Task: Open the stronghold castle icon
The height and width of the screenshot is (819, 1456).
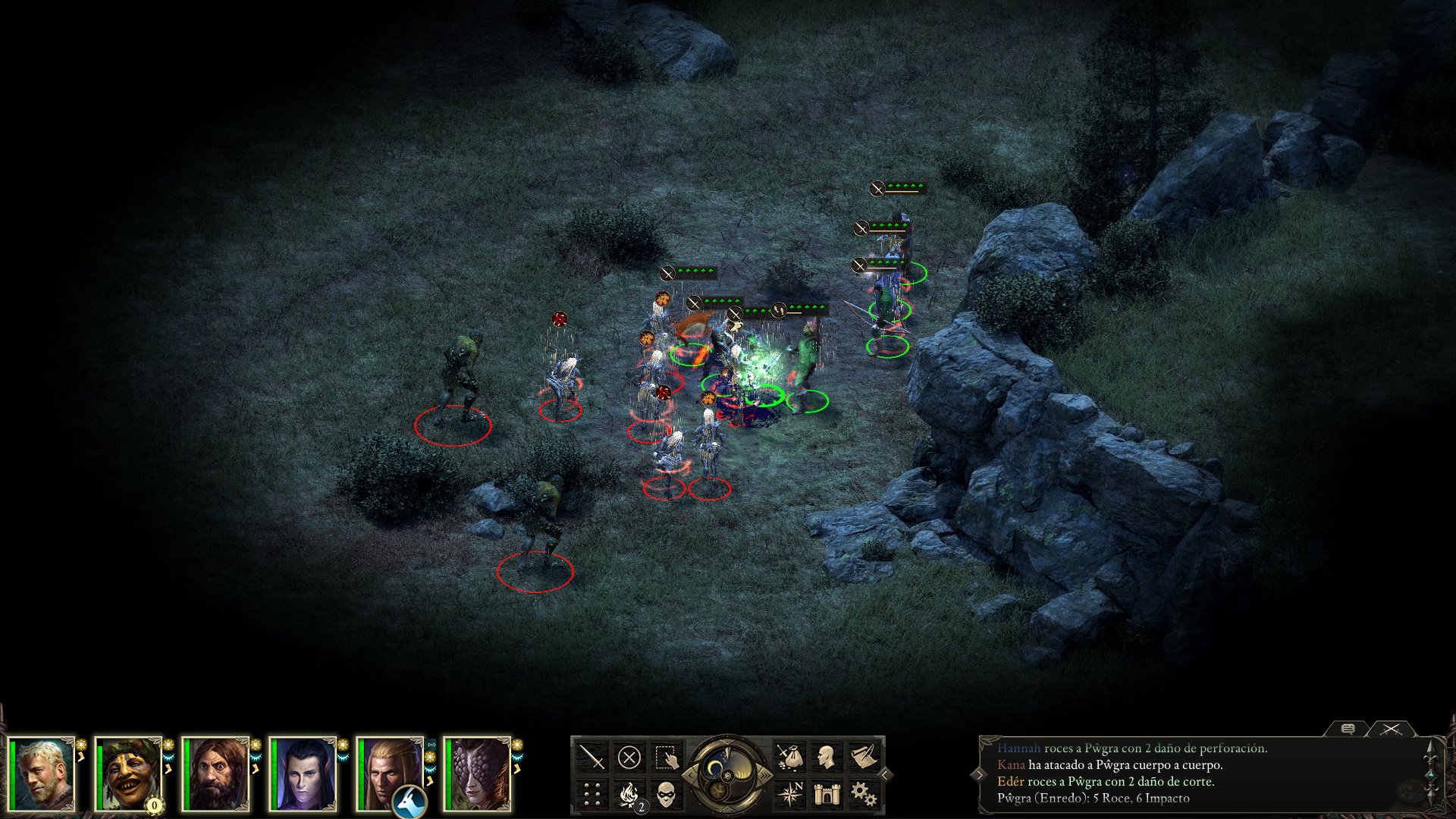Action: pyautogui.click(x=827, y=794)
